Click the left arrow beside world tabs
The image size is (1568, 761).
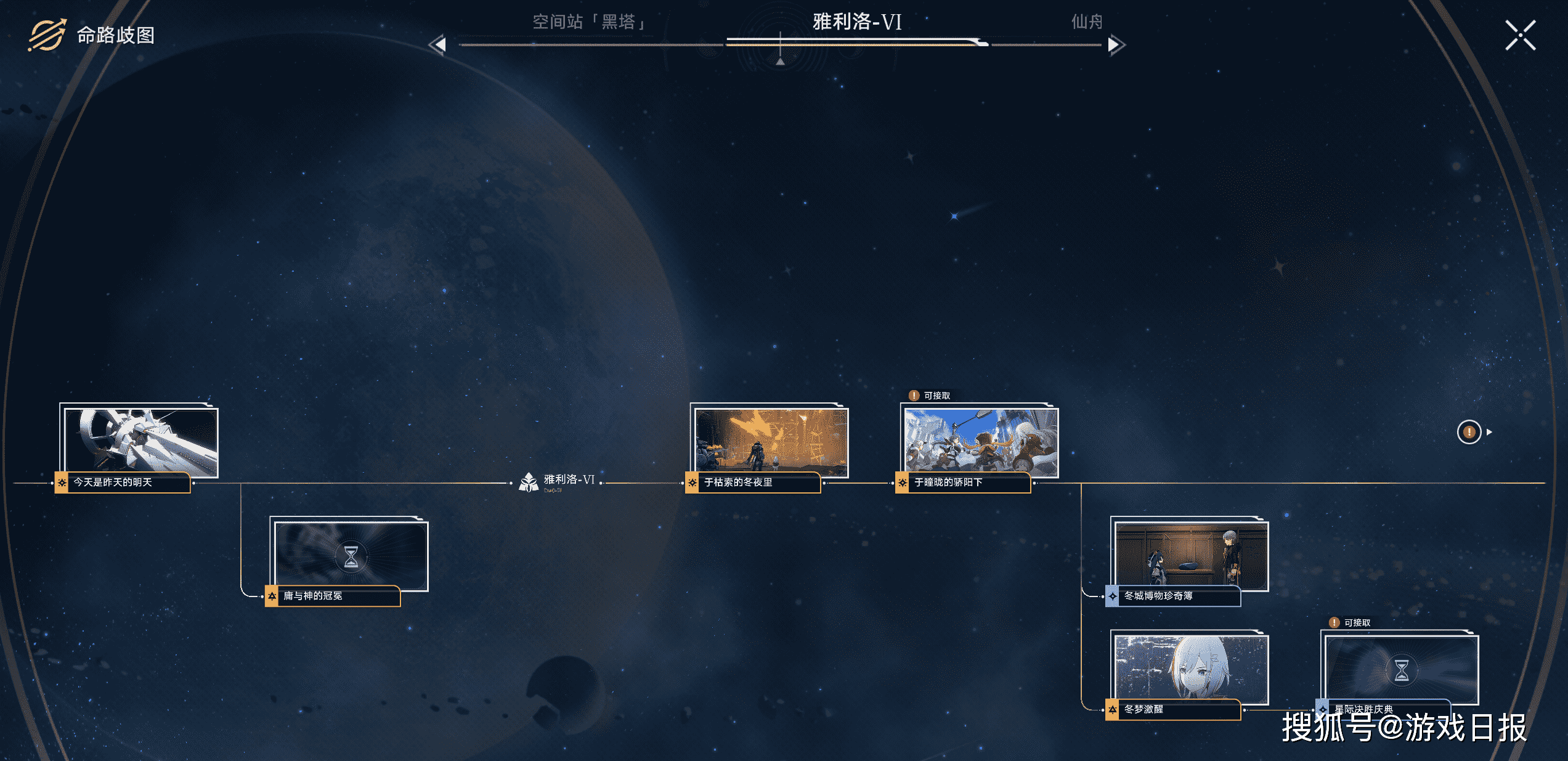tap(437, 44)
